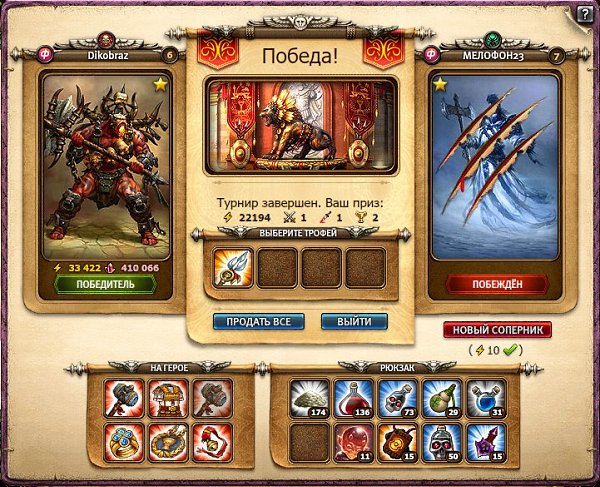Screen dimensions: 600x487
Task: Exit via the "Выйти" button
Action: [354, 322]
